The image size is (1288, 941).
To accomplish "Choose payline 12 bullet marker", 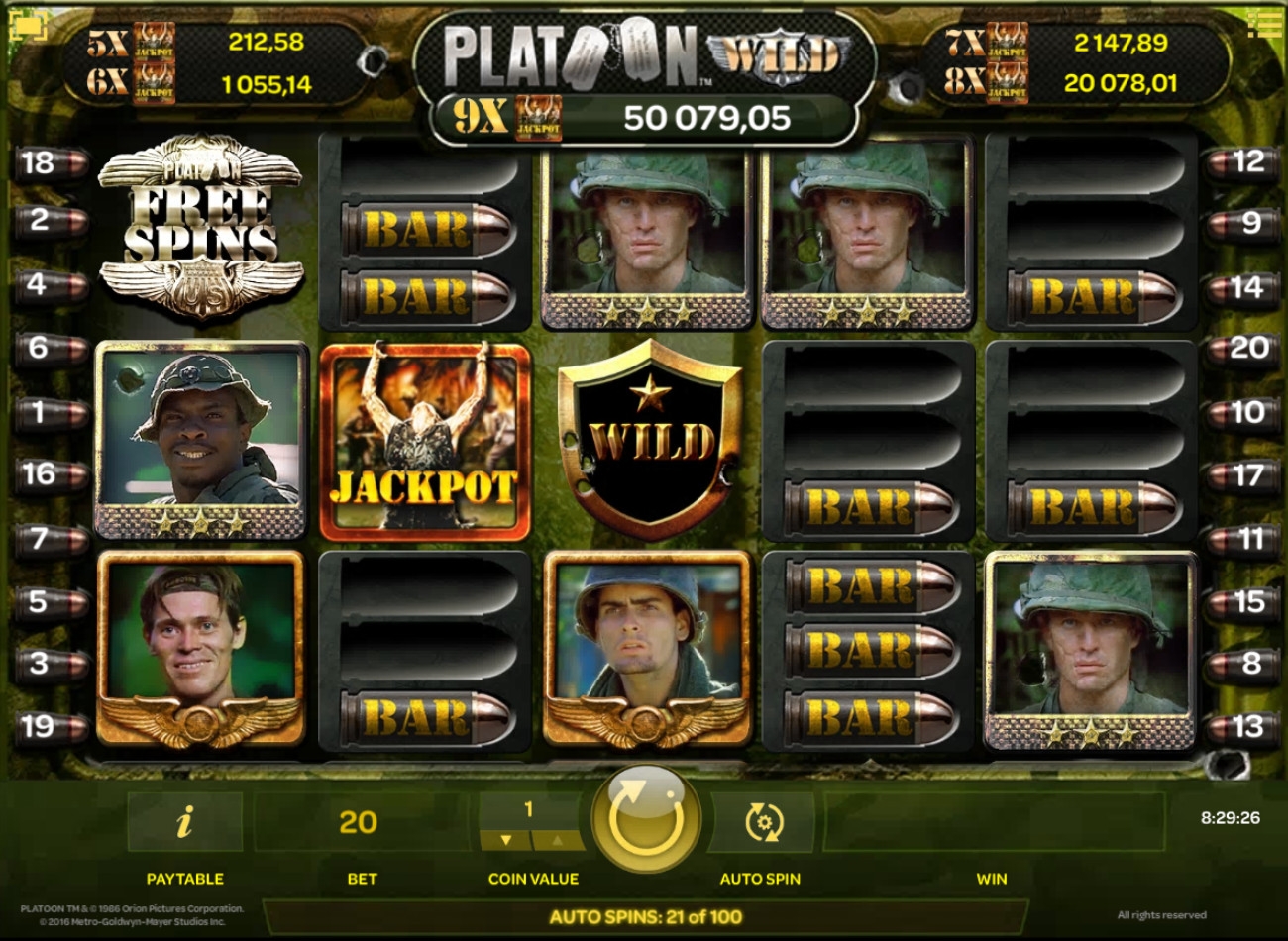I will (1241, 161).
